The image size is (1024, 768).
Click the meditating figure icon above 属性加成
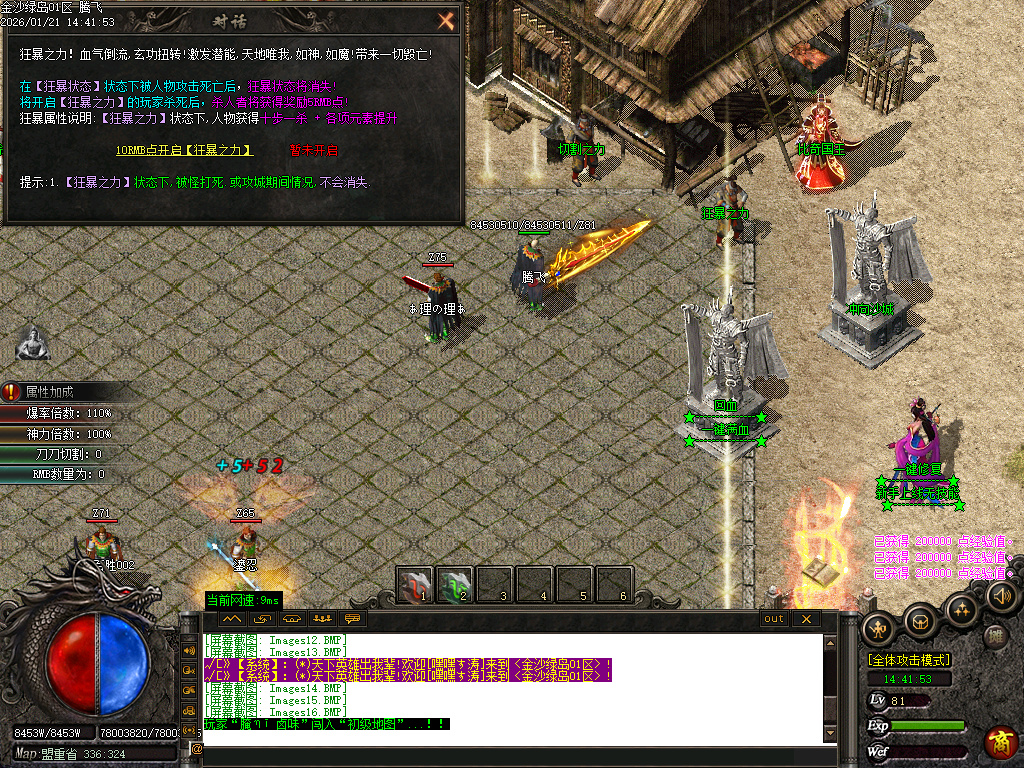[33, 343]
